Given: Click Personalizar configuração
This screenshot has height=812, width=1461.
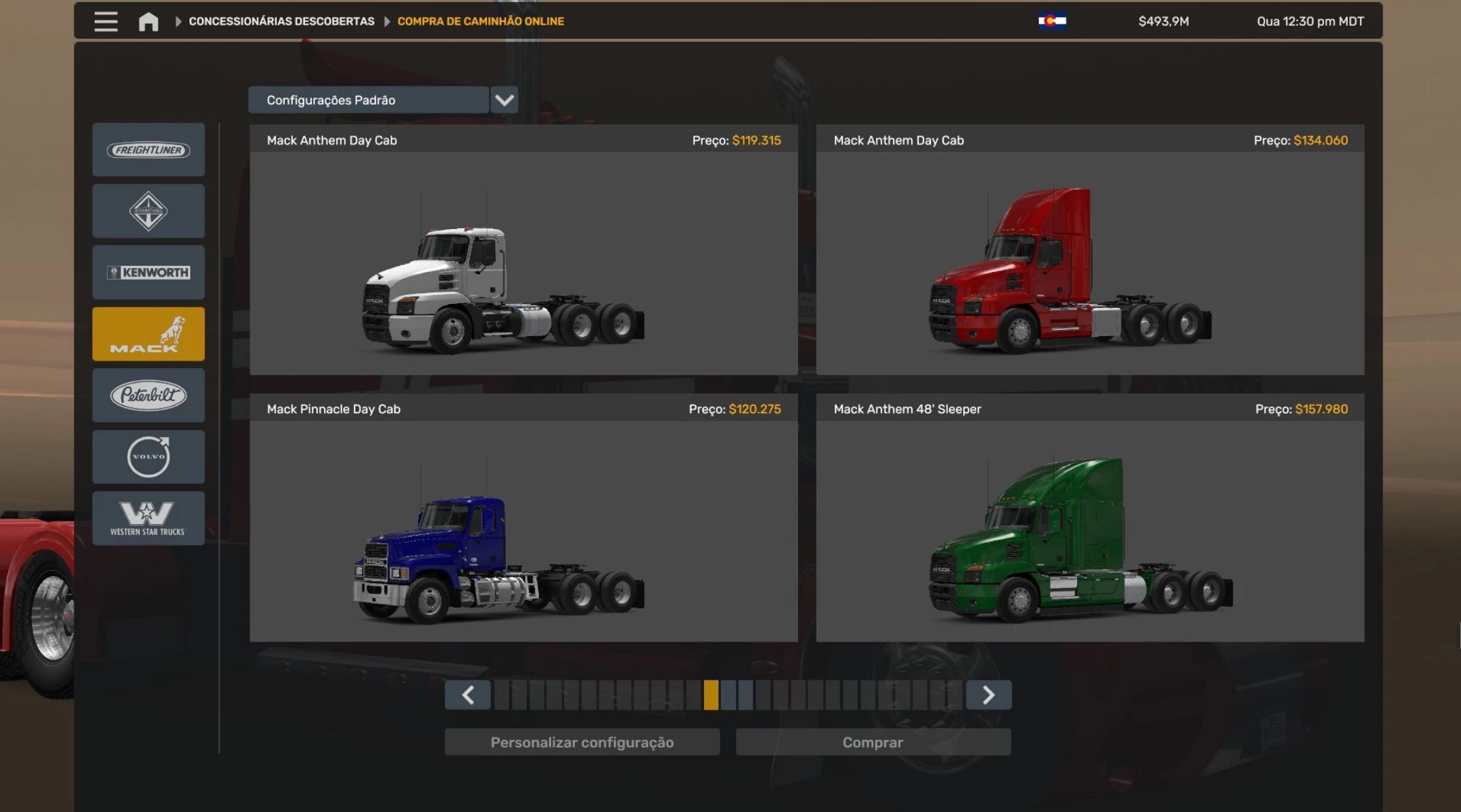Looking at the screenshot, I should point(582,742).
